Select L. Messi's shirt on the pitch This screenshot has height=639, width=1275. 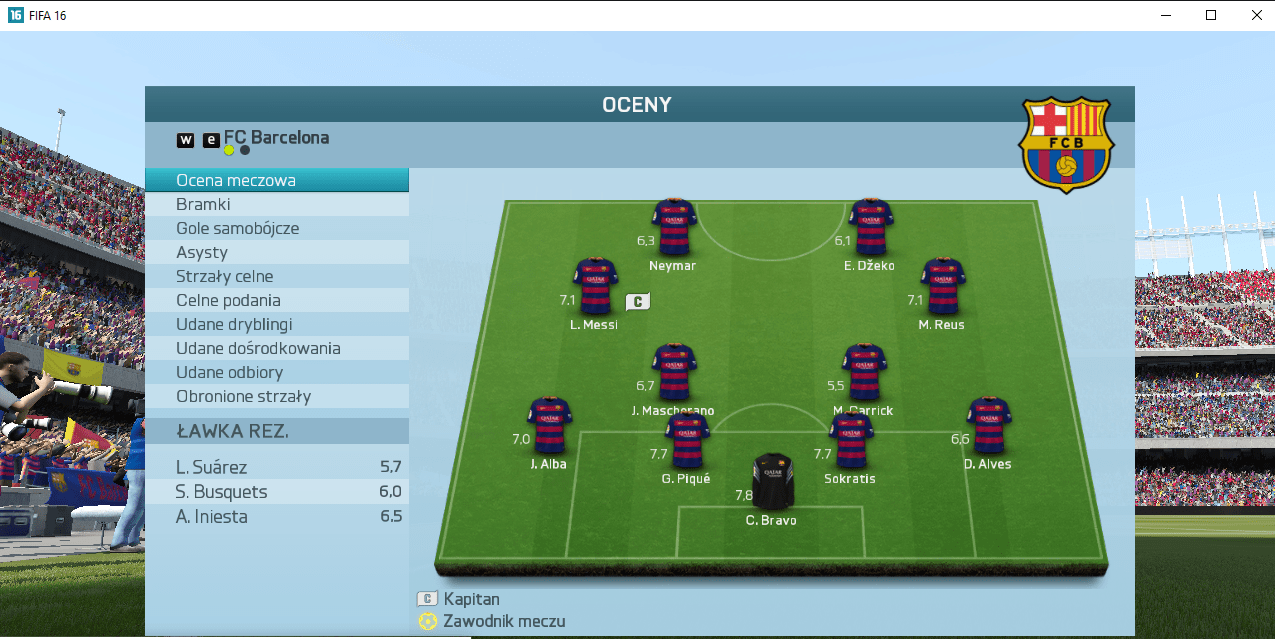[x=596, y=286]
